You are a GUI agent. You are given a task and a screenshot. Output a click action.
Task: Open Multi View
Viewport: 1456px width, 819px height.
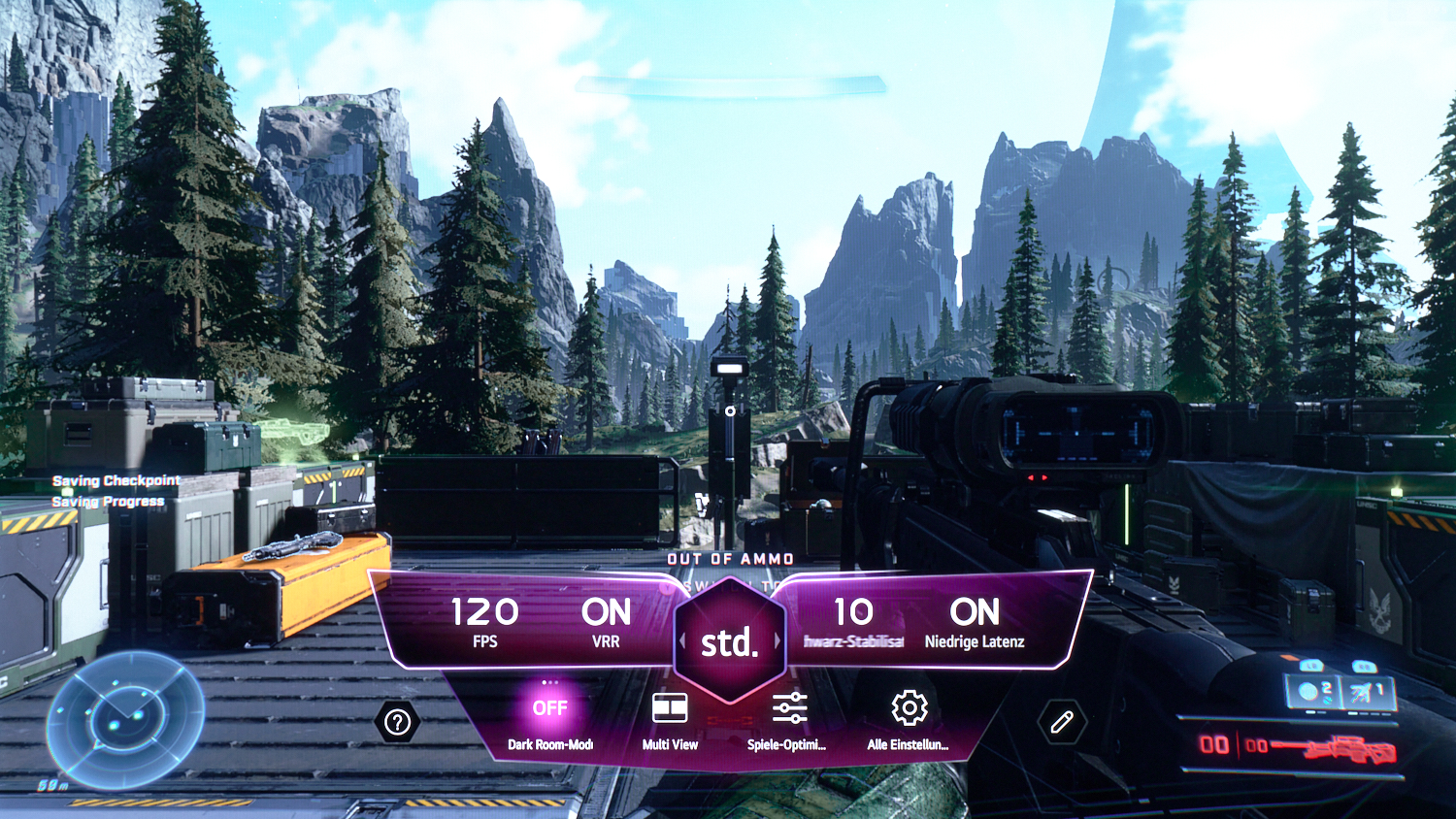[x=670, y=716]
